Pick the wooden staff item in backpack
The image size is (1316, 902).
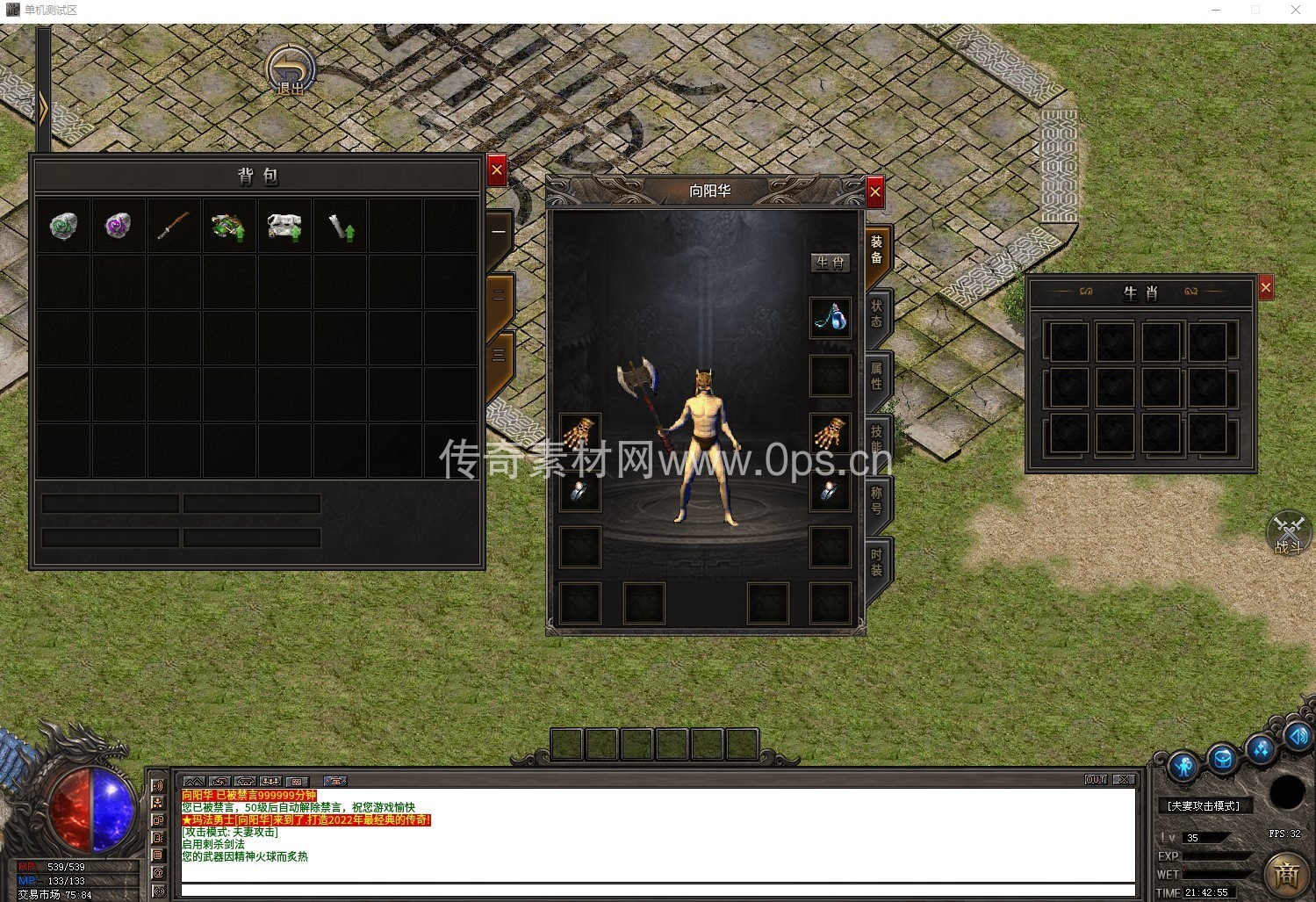point(173,227)
